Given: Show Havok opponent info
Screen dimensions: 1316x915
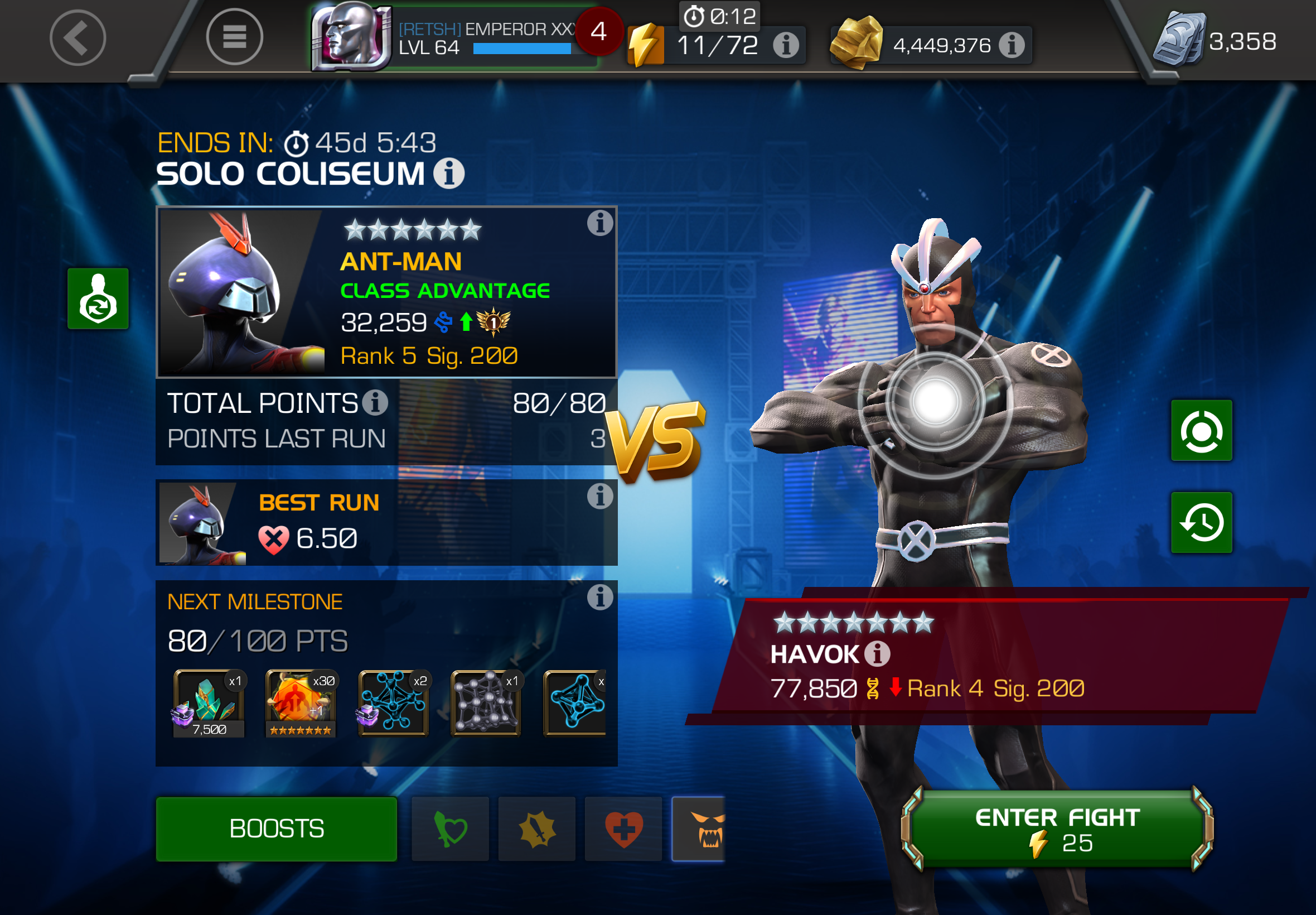Looking at the screenshot, I should (877, 653).
